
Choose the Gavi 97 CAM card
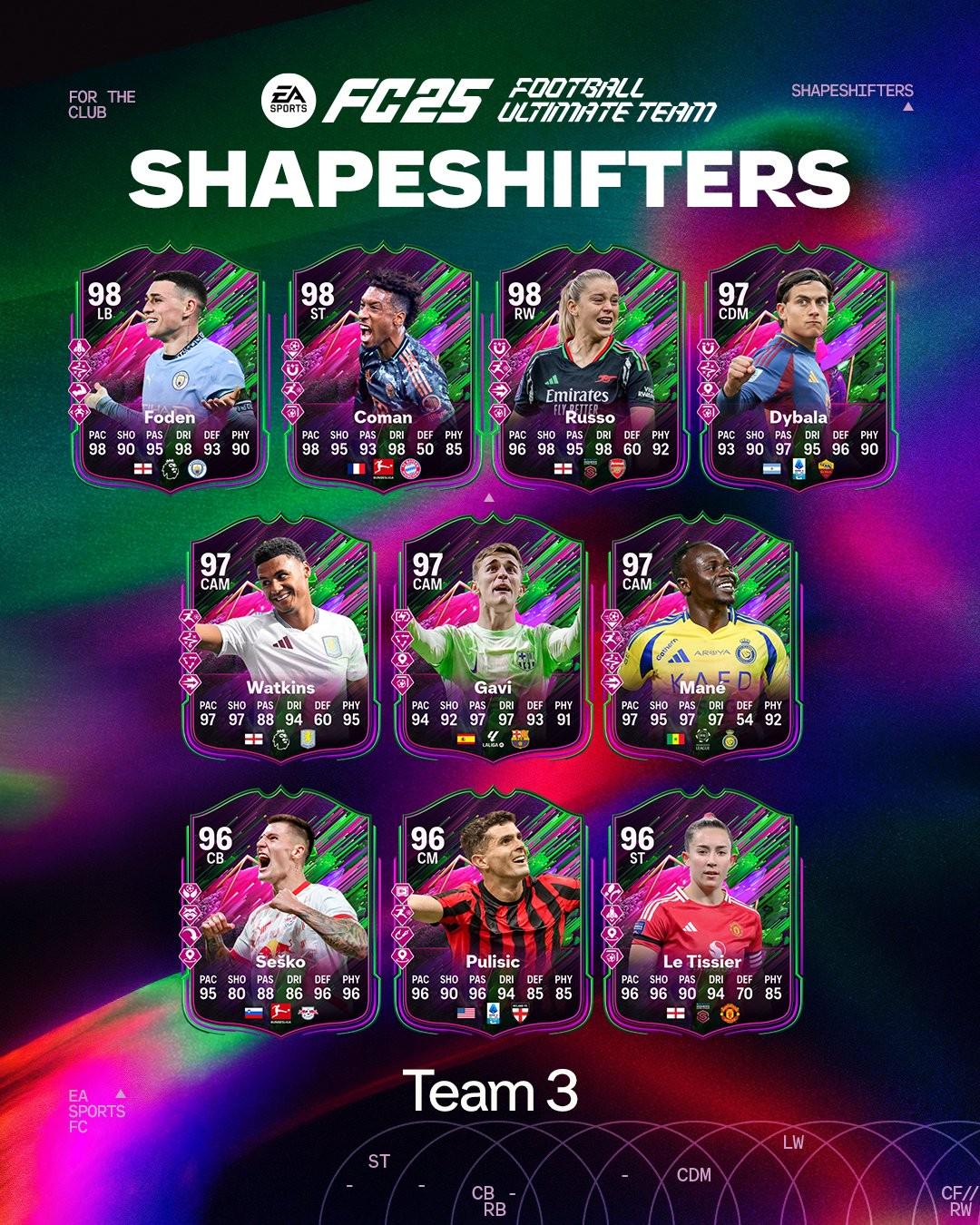[492, 646]
